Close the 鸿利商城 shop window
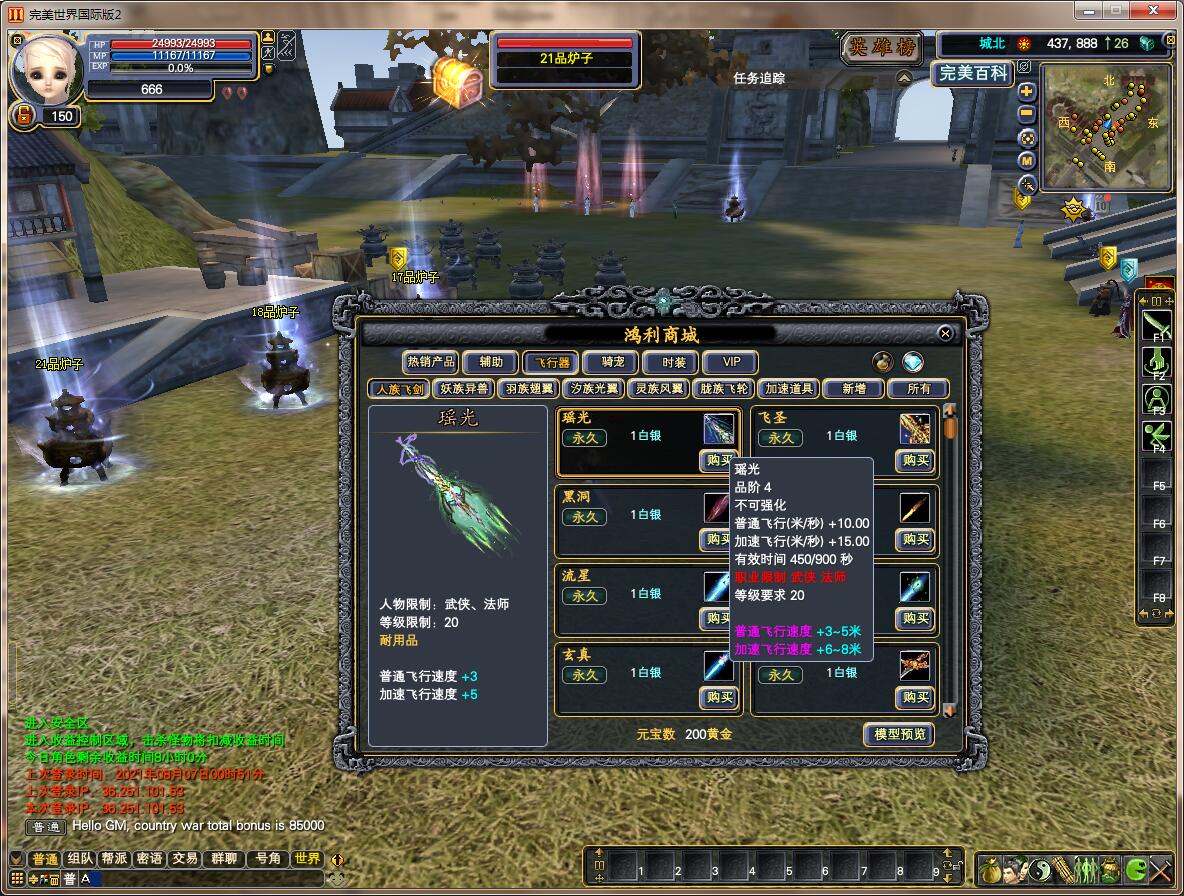The width and height of the screenshot is (1184, 896). pyautogui.click(x=945, y=333)
